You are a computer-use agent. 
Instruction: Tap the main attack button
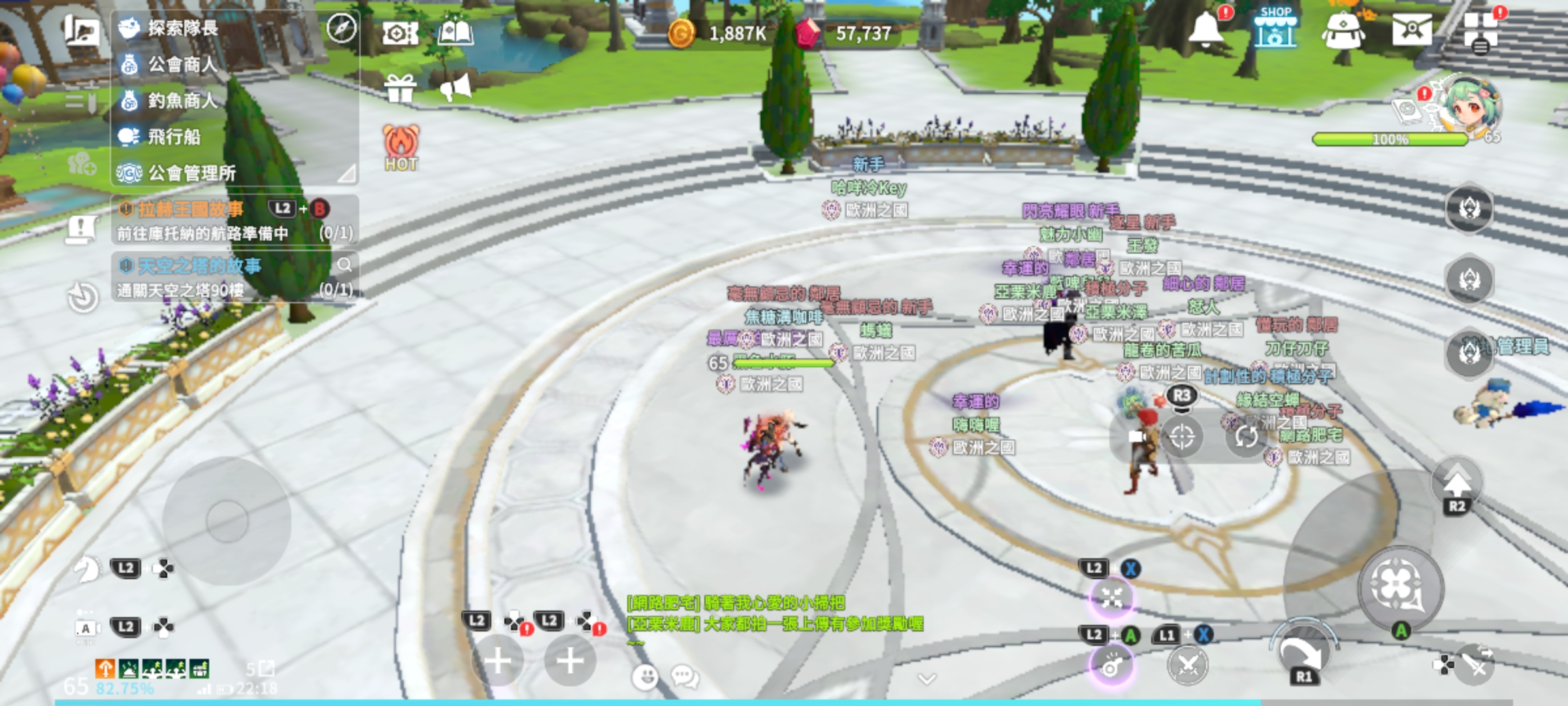click(1400, 585)
